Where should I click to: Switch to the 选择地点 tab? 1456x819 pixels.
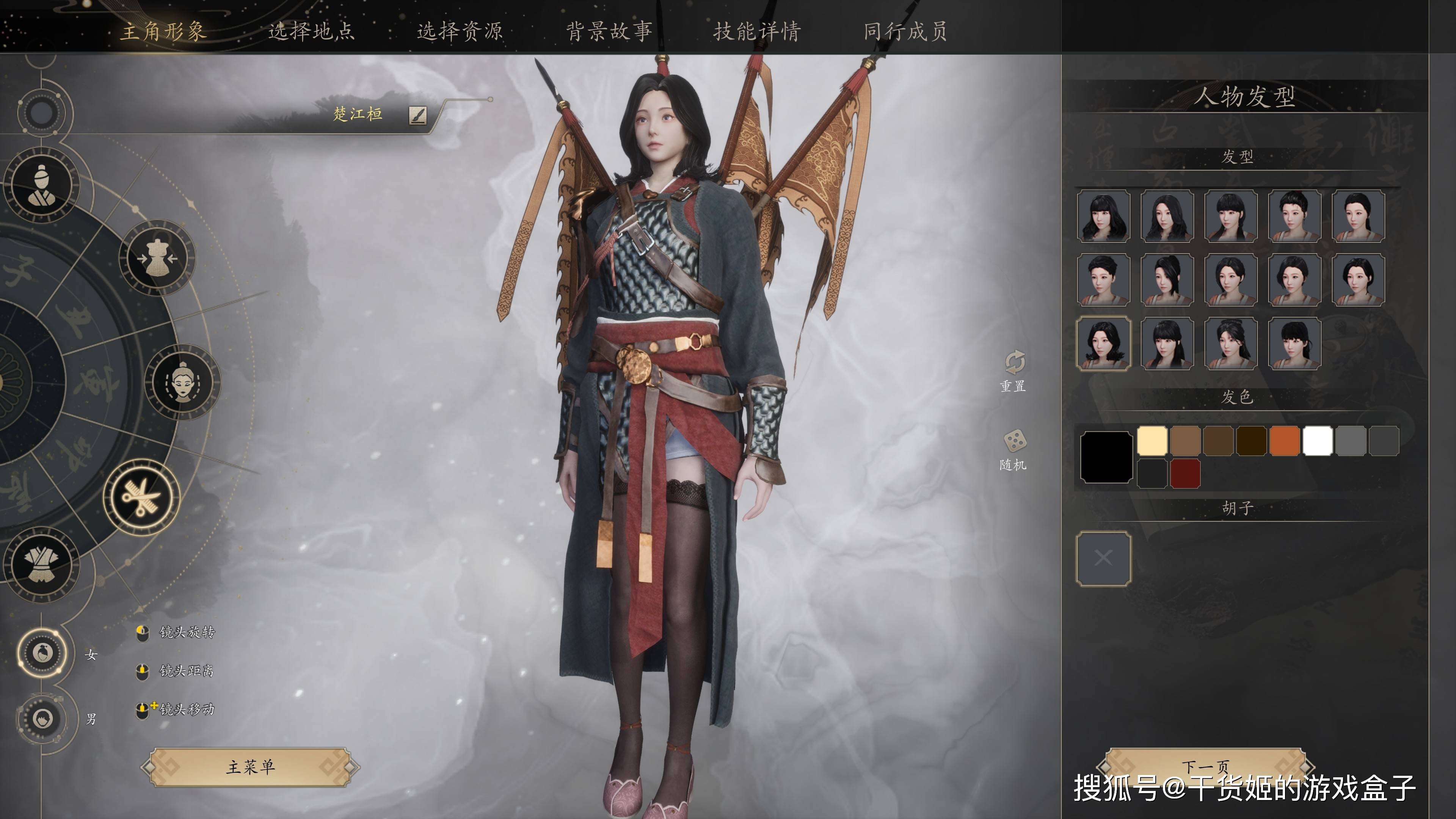coord(311,30)
